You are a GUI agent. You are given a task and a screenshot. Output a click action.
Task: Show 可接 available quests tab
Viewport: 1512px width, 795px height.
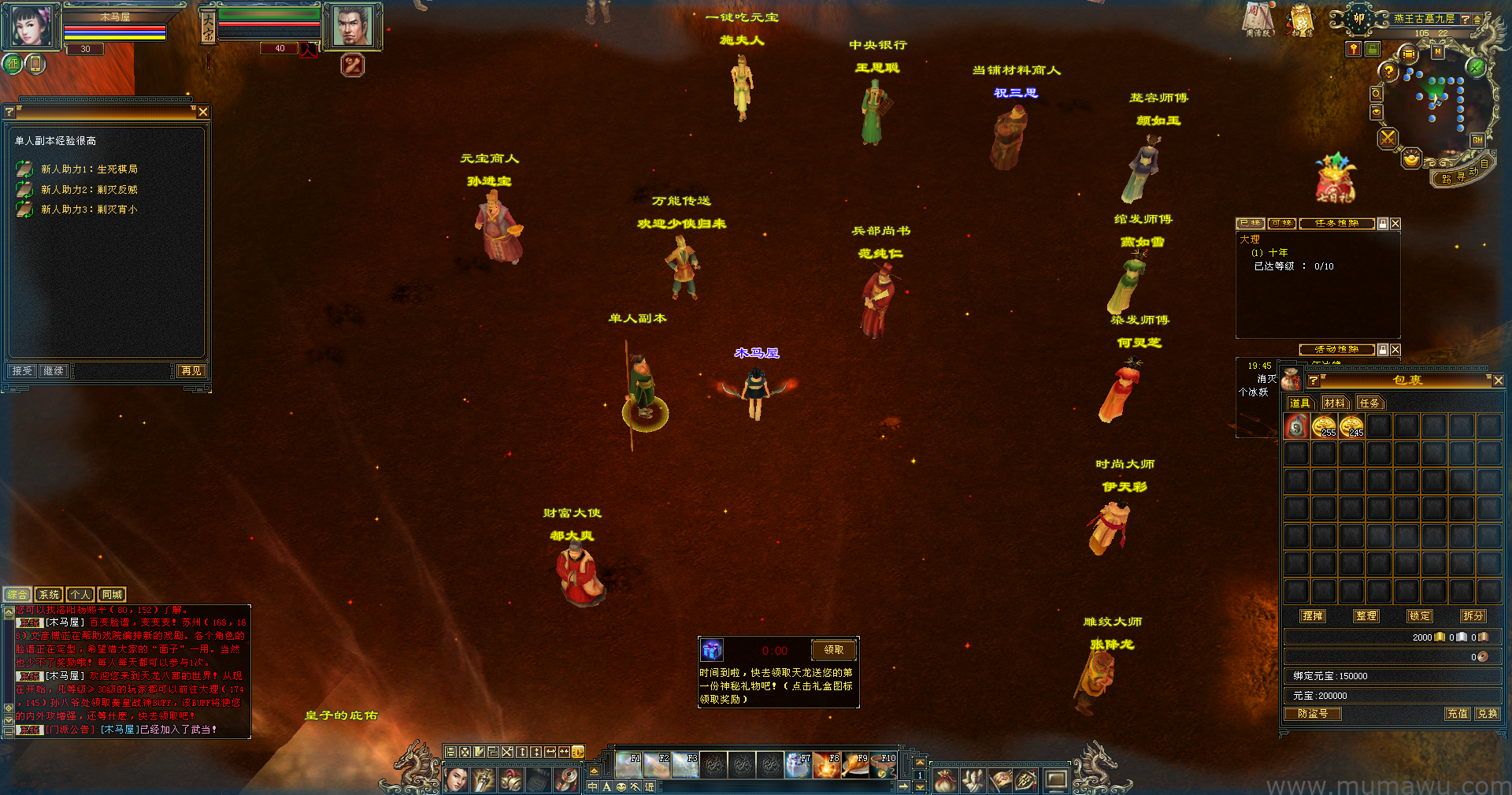1281,224
